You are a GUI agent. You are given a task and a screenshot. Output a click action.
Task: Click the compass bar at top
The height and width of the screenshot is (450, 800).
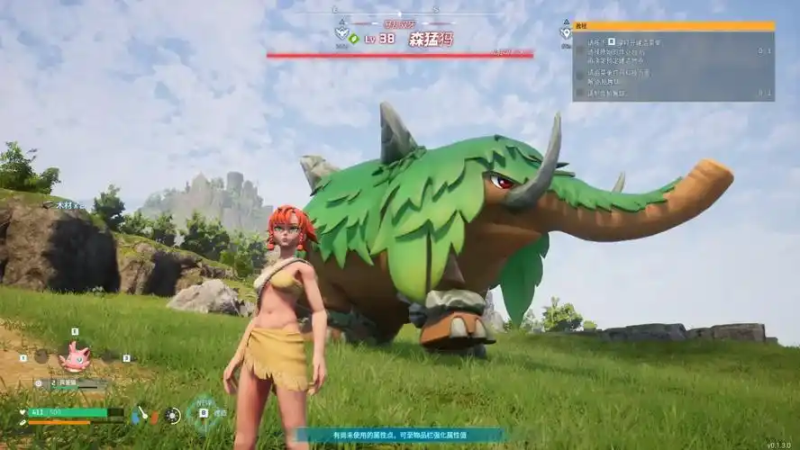tap(400, 13)
